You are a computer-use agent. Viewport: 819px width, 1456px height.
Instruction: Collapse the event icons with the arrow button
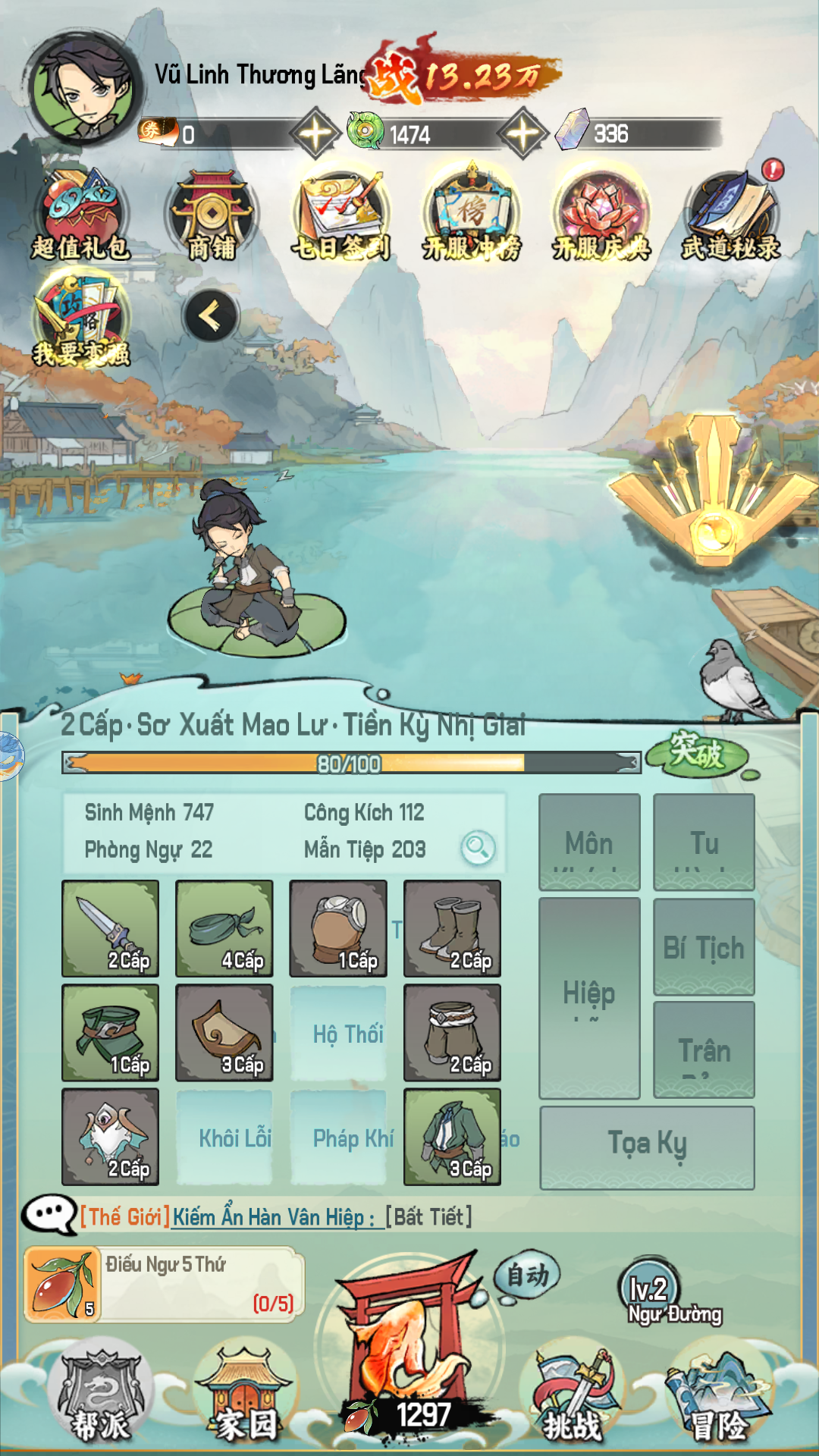pyautogui.click(x=211, y=316)
